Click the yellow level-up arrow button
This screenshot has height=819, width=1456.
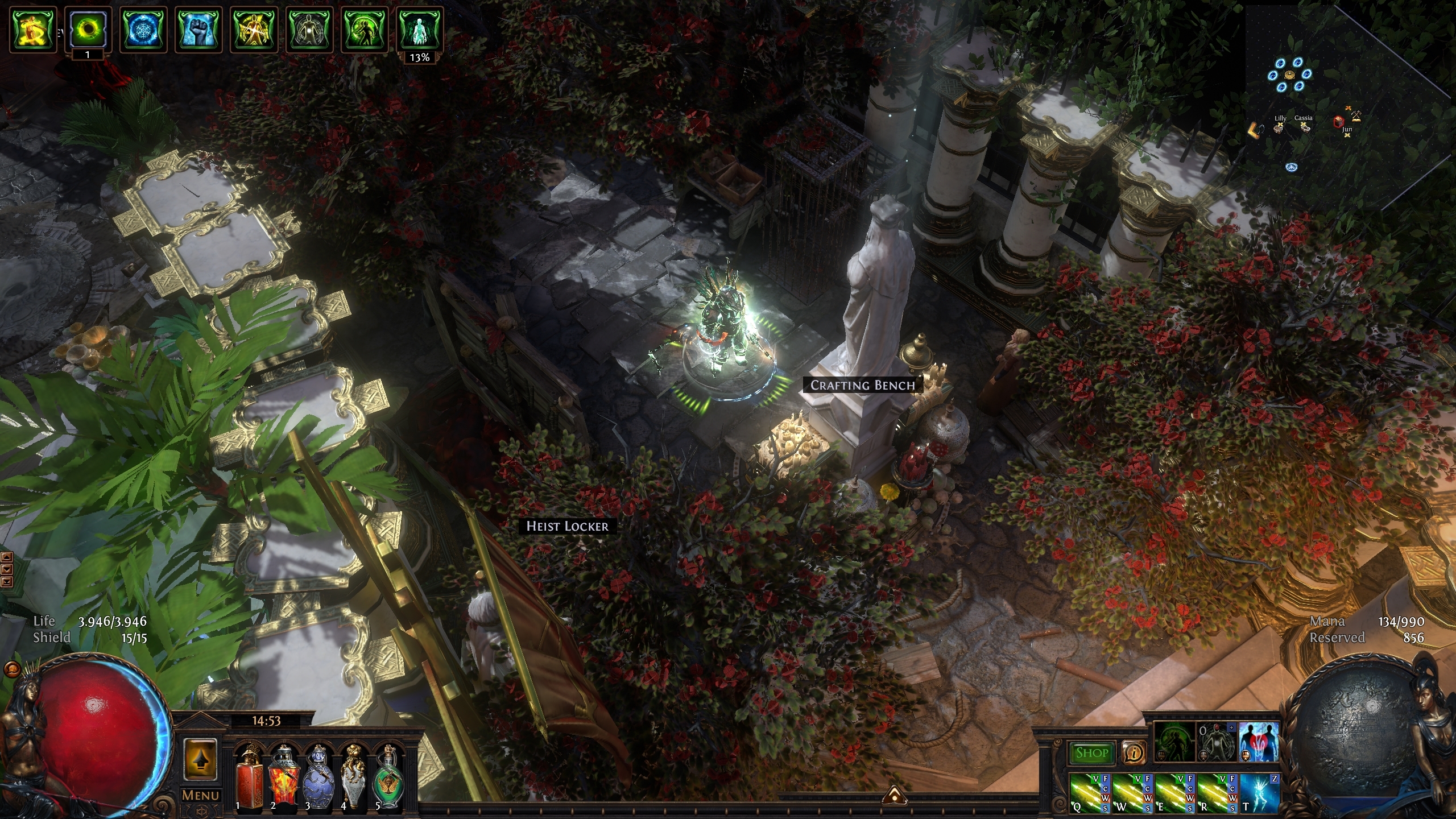click(x=200, y=760)
